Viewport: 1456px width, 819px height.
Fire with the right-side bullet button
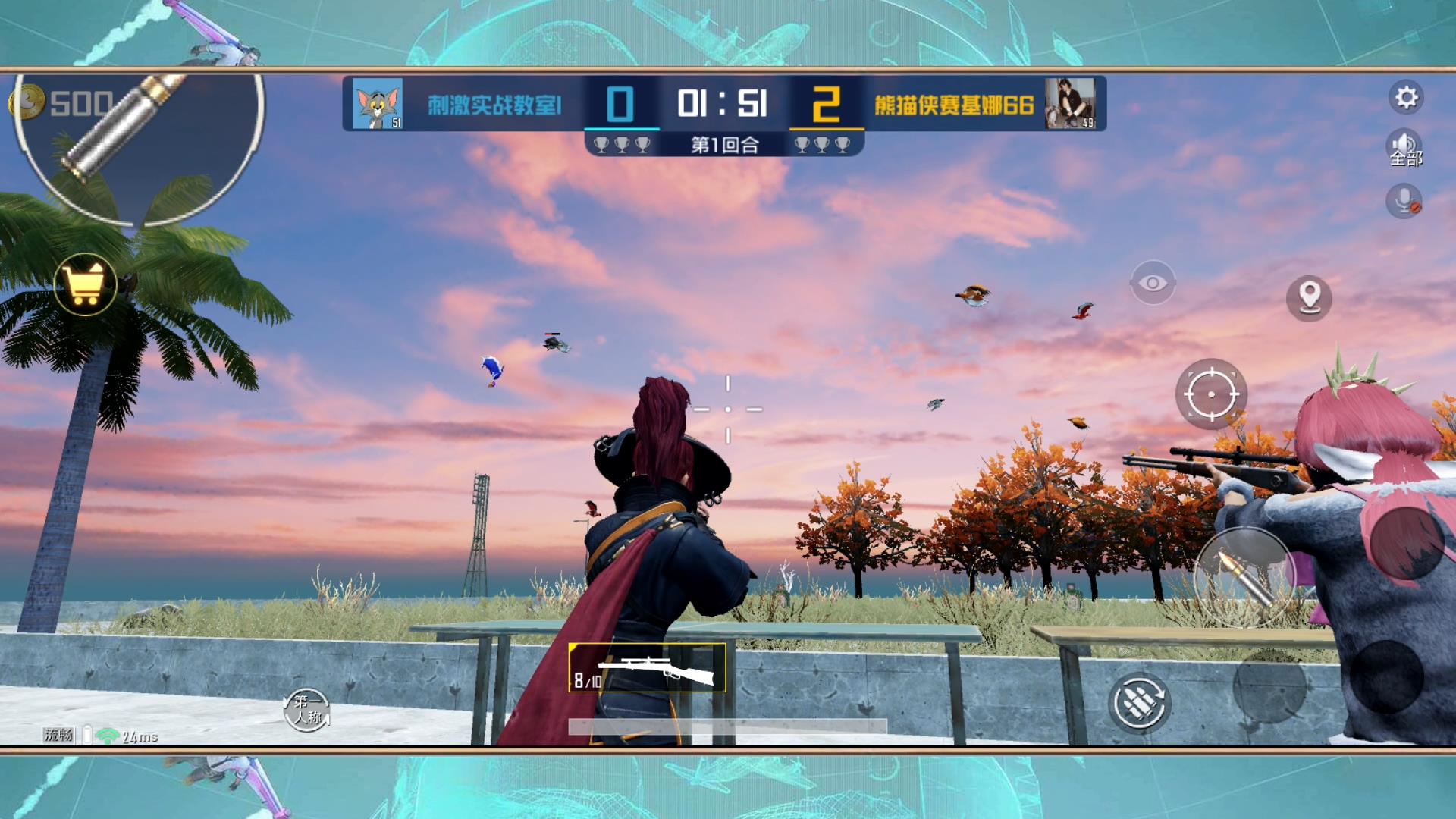[1243, 578]
